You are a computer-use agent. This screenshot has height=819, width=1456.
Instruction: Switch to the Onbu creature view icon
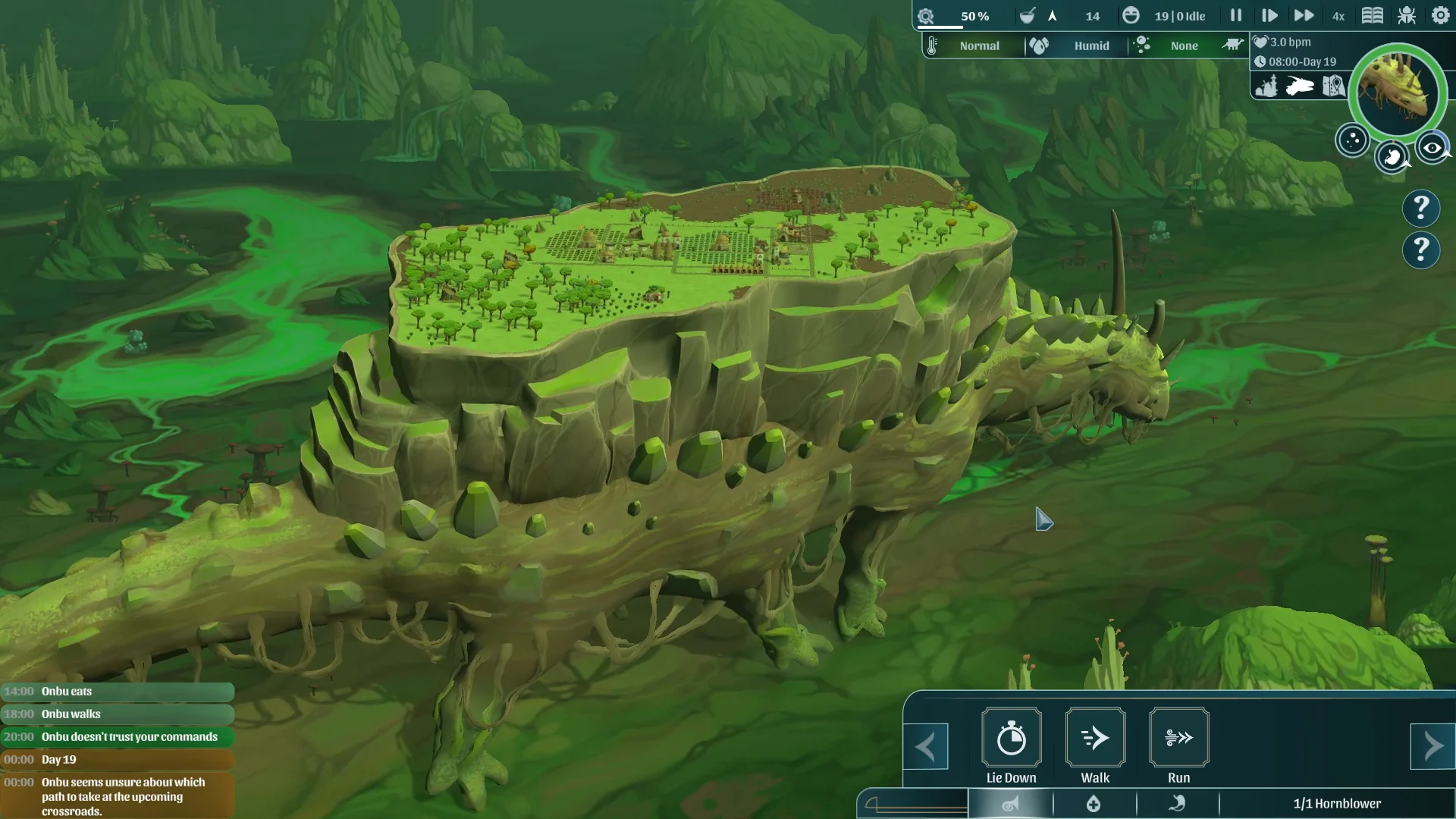click(x=1300, y=86)
